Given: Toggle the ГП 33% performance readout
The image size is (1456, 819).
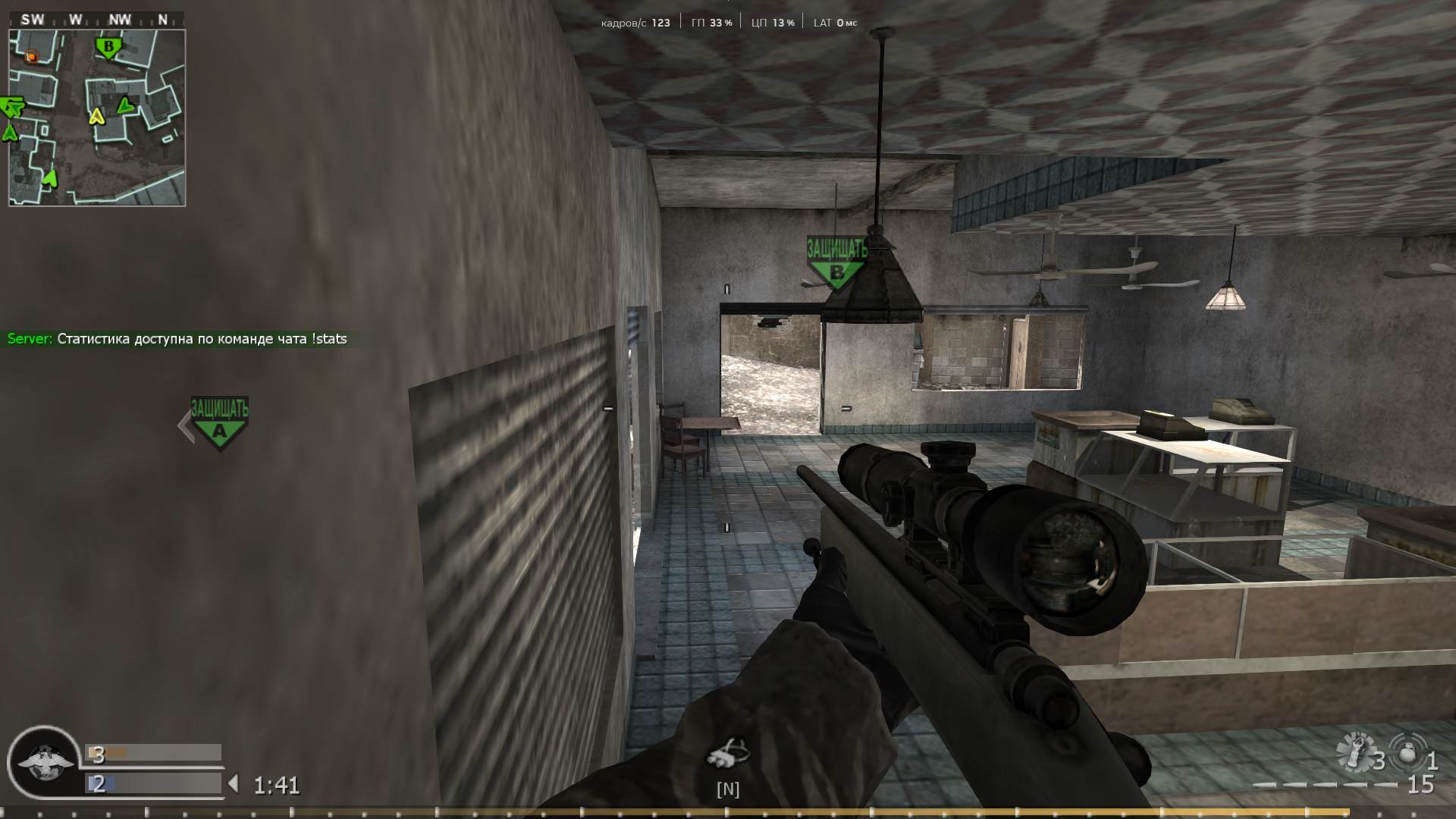Looking at the screenshot, I should click(711, 22).
